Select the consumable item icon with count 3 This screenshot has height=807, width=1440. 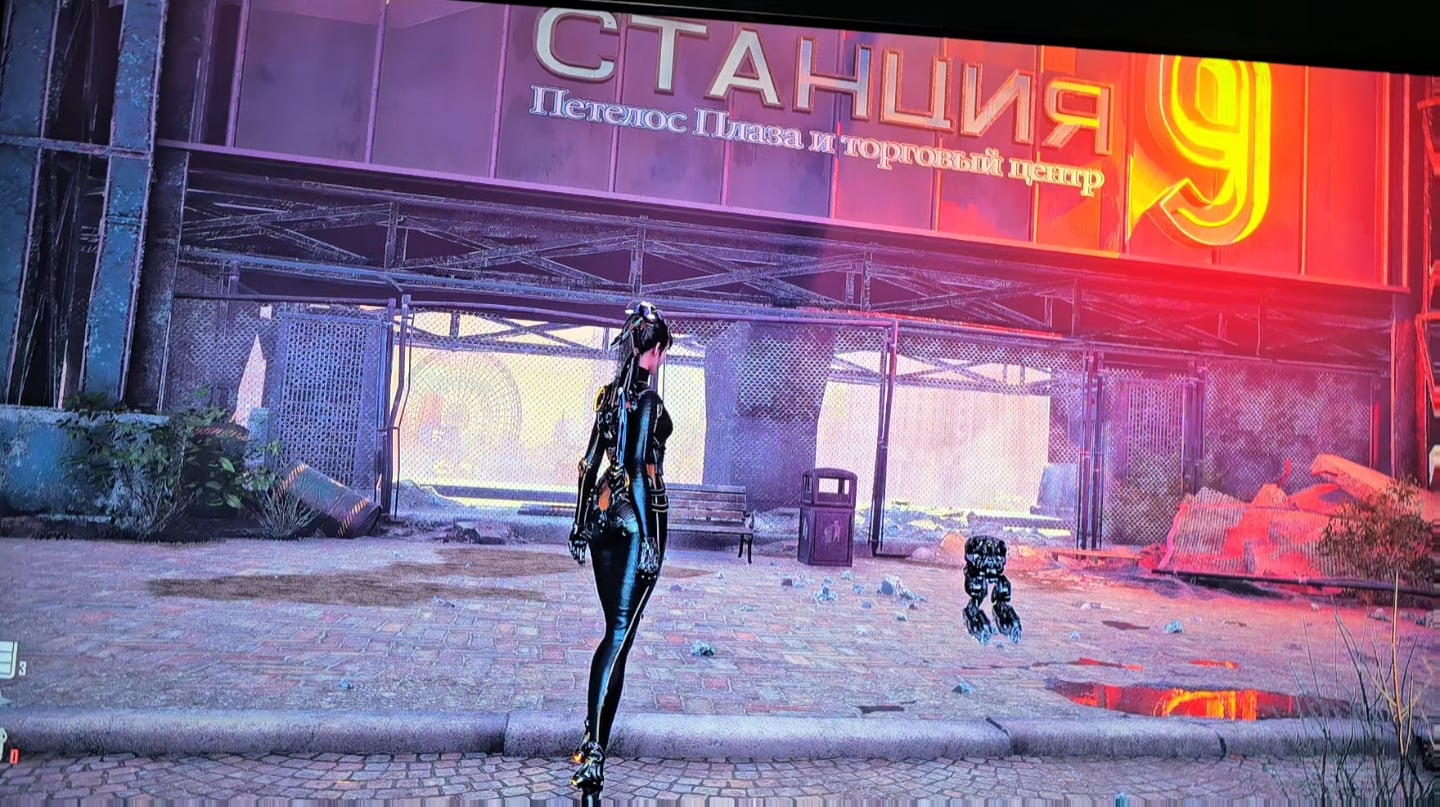click(6, 661)
